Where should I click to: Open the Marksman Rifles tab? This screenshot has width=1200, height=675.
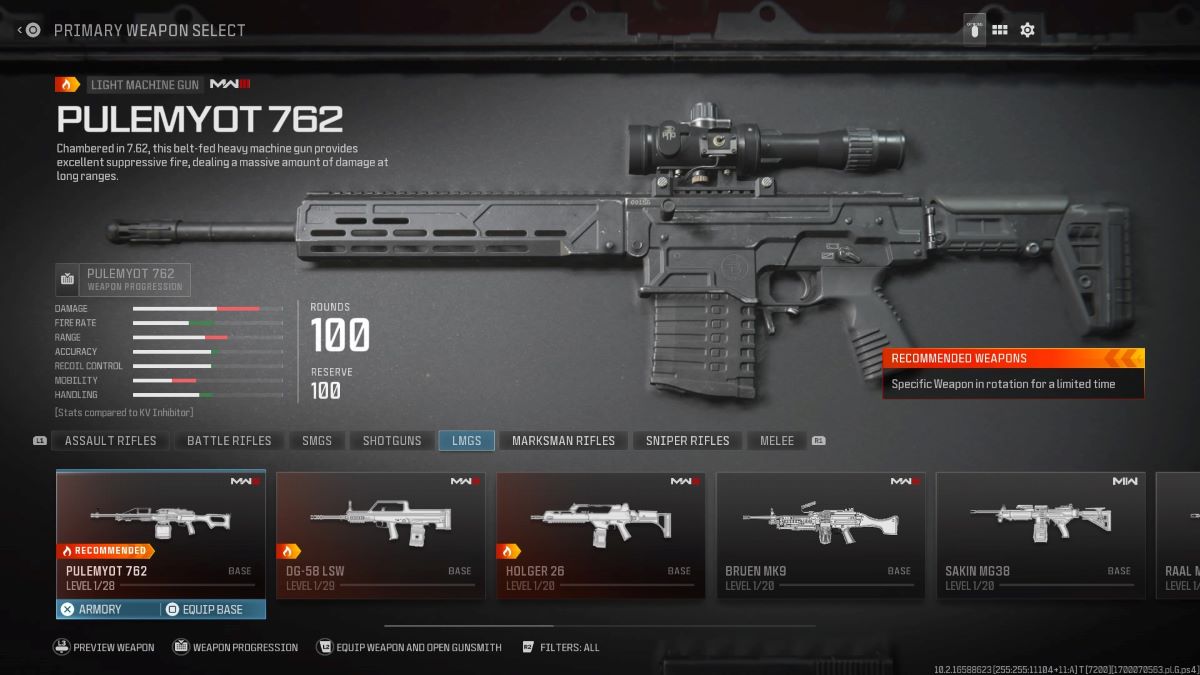564,441
